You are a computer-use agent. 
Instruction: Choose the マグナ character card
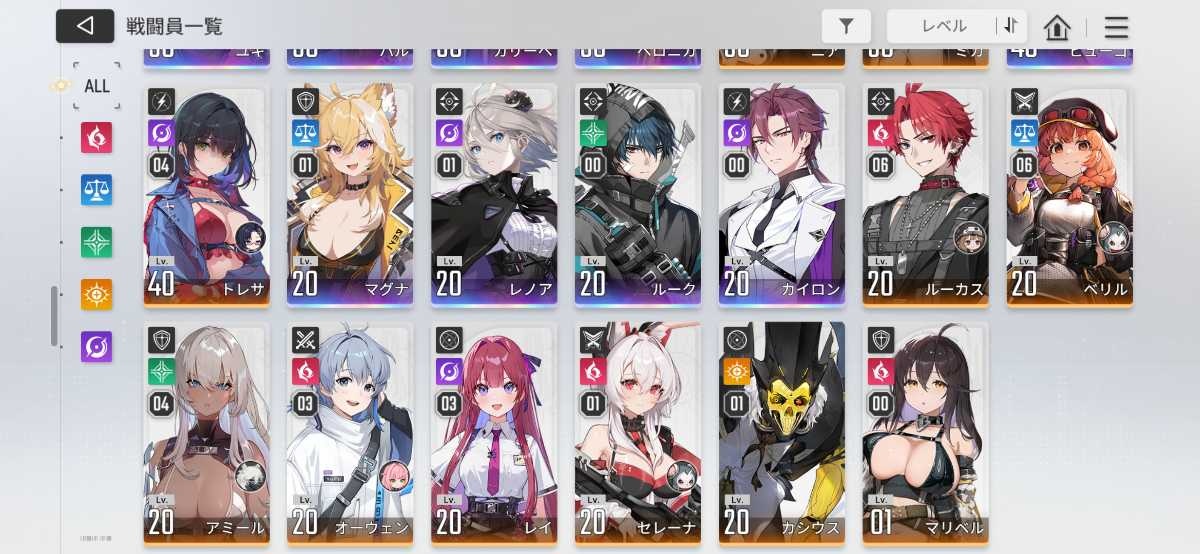pyautogui.click(x=350, y=195)
